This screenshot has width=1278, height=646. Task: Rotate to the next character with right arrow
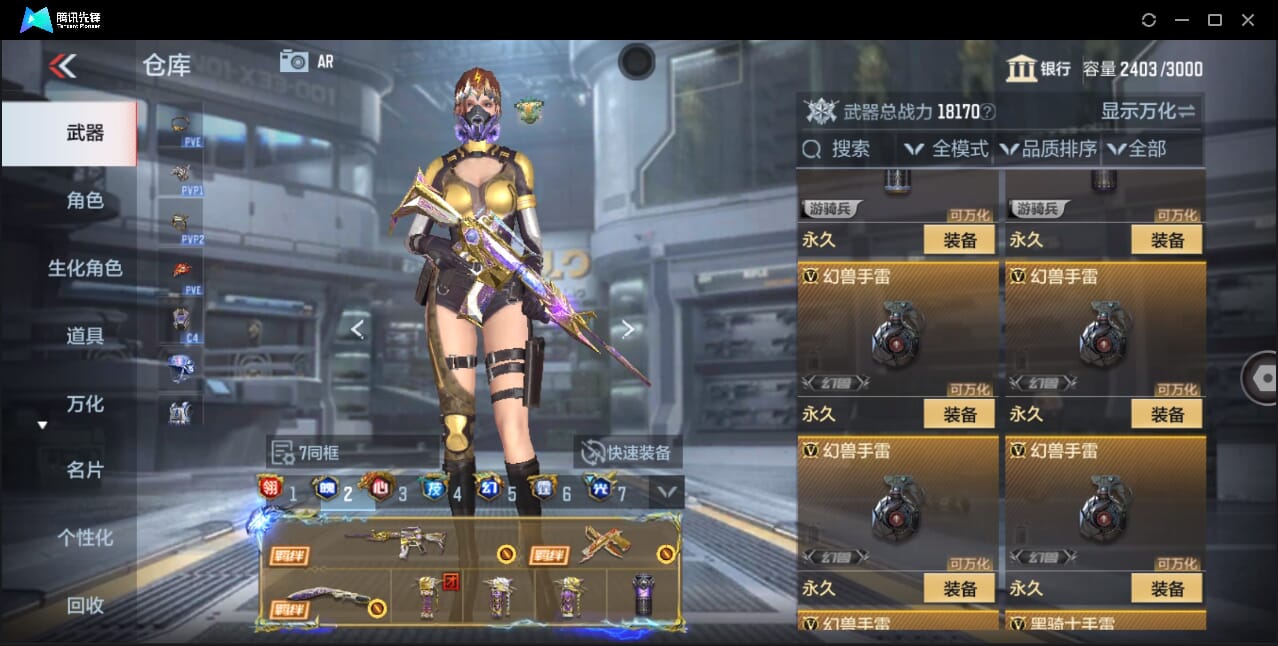[x=627, y=328]
